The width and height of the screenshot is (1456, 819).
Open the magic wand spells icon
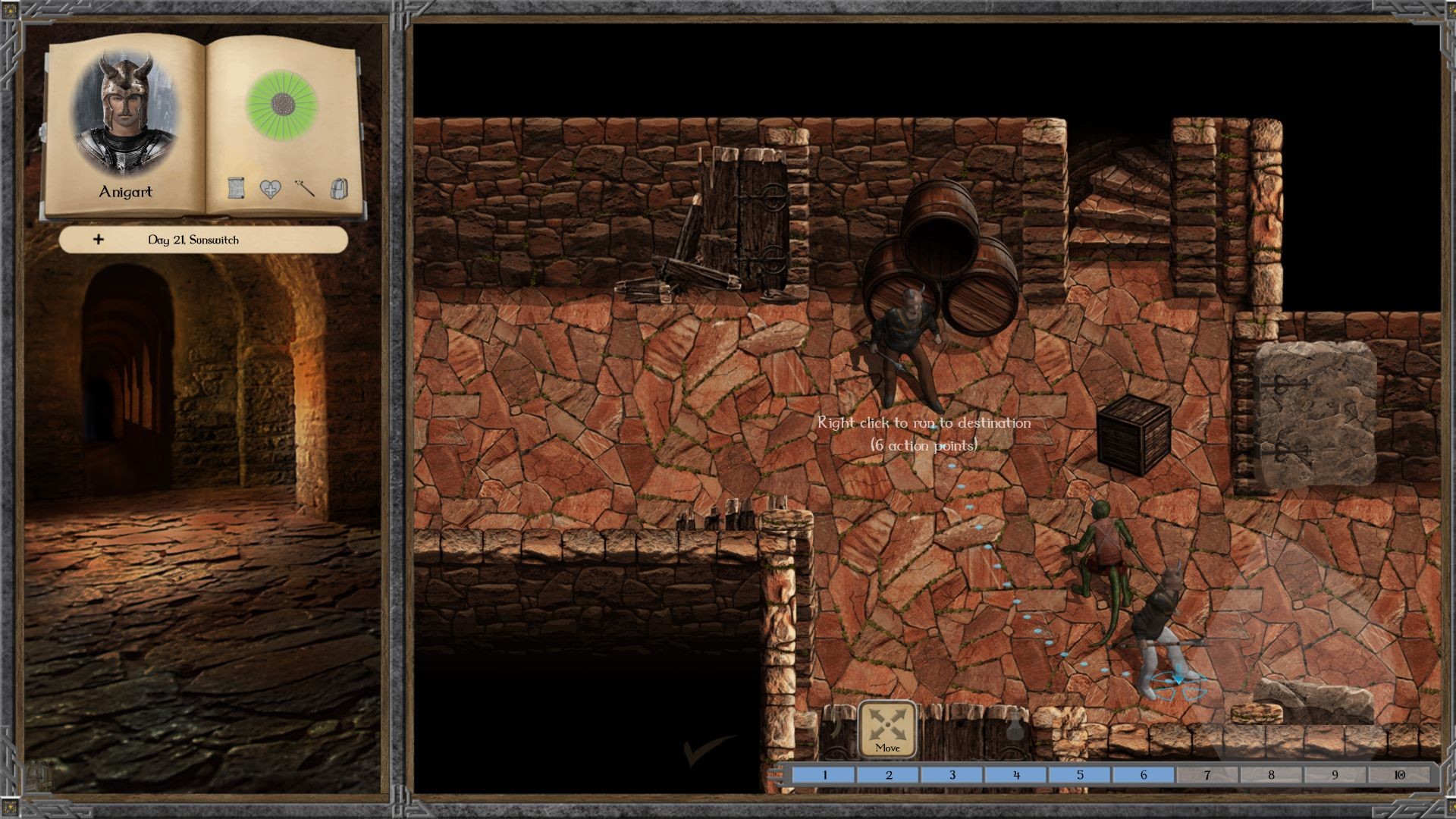[x=304, y=188]
